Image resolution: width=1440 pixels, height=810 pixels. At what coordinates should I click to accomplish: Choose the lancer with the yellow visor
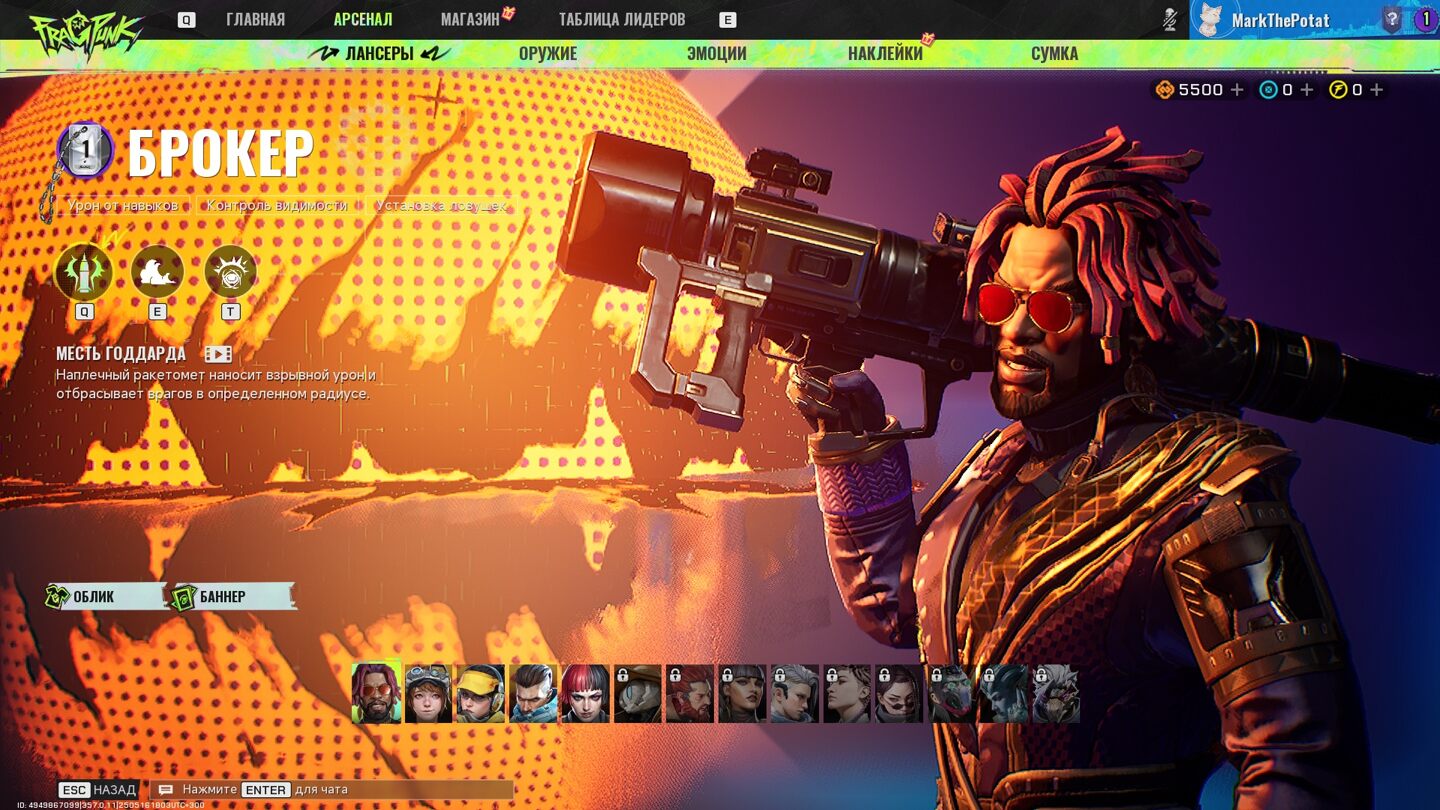480,693
